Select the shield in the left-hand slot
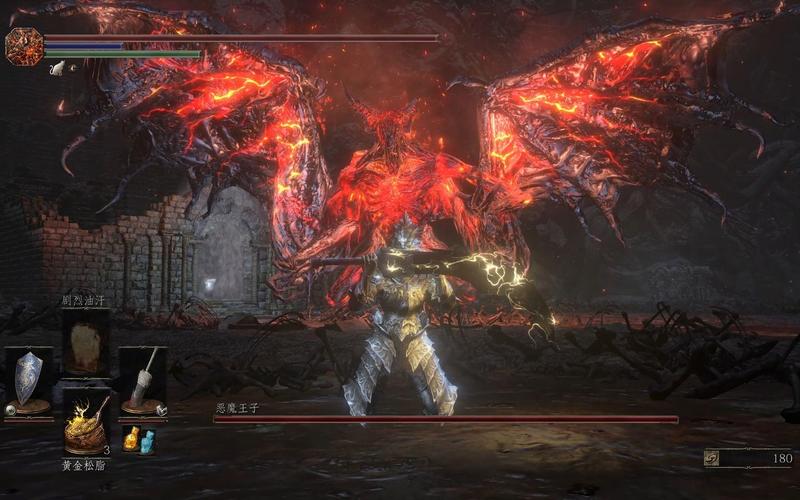Image resolution: width=800 pixels, height=500 pixels. (28, 379)
